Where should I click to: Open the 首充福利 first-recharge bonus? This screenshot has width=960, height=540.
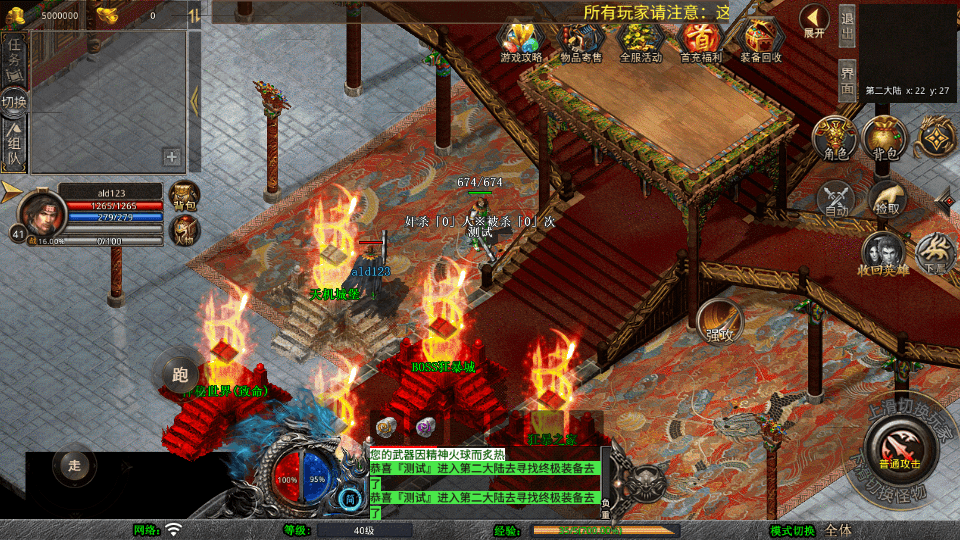pyautogui.click(x=701, y=41)
